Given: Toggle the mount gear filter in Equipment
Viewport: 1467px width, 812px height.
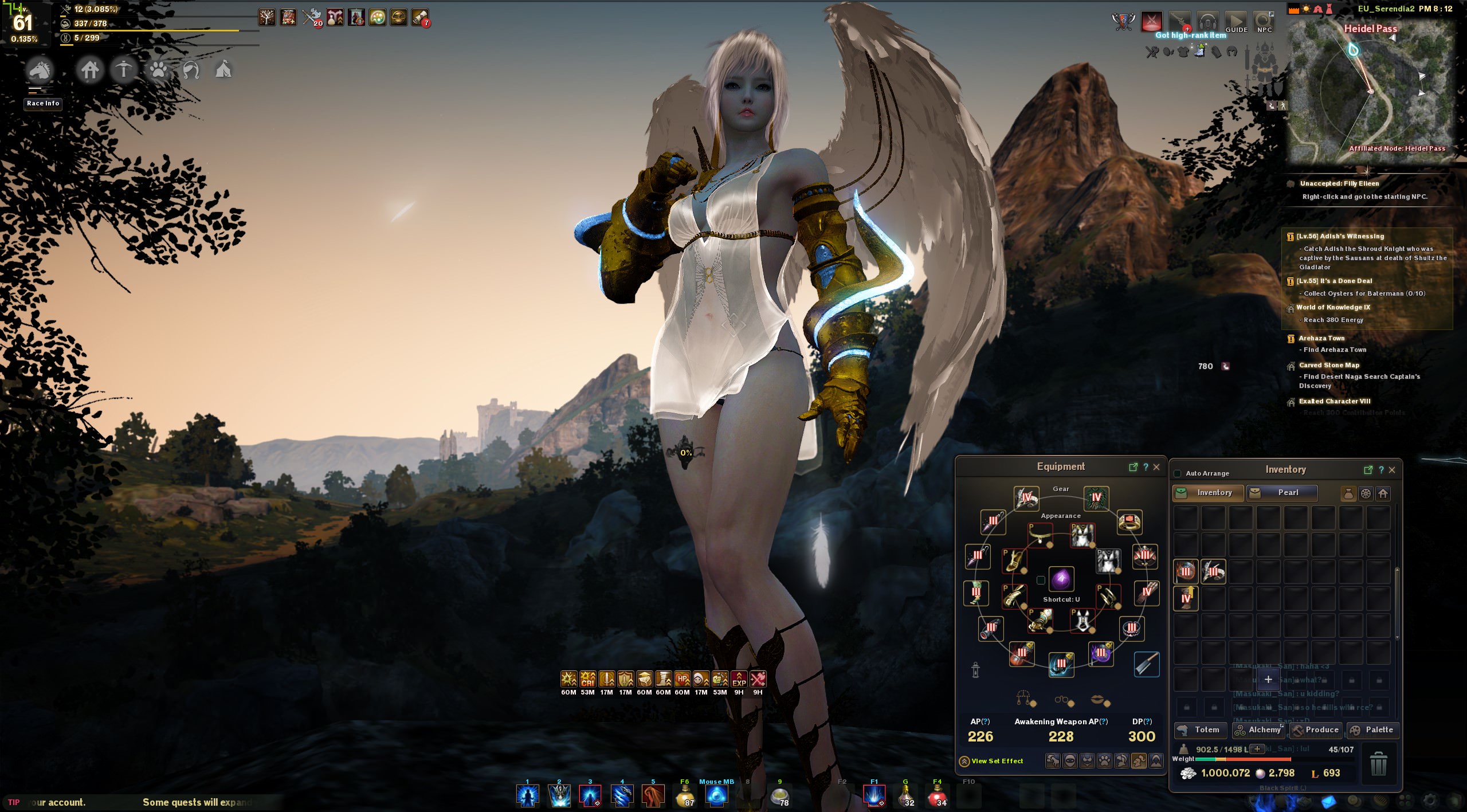Looking at the screenshot, I should tap(1053, 762).
